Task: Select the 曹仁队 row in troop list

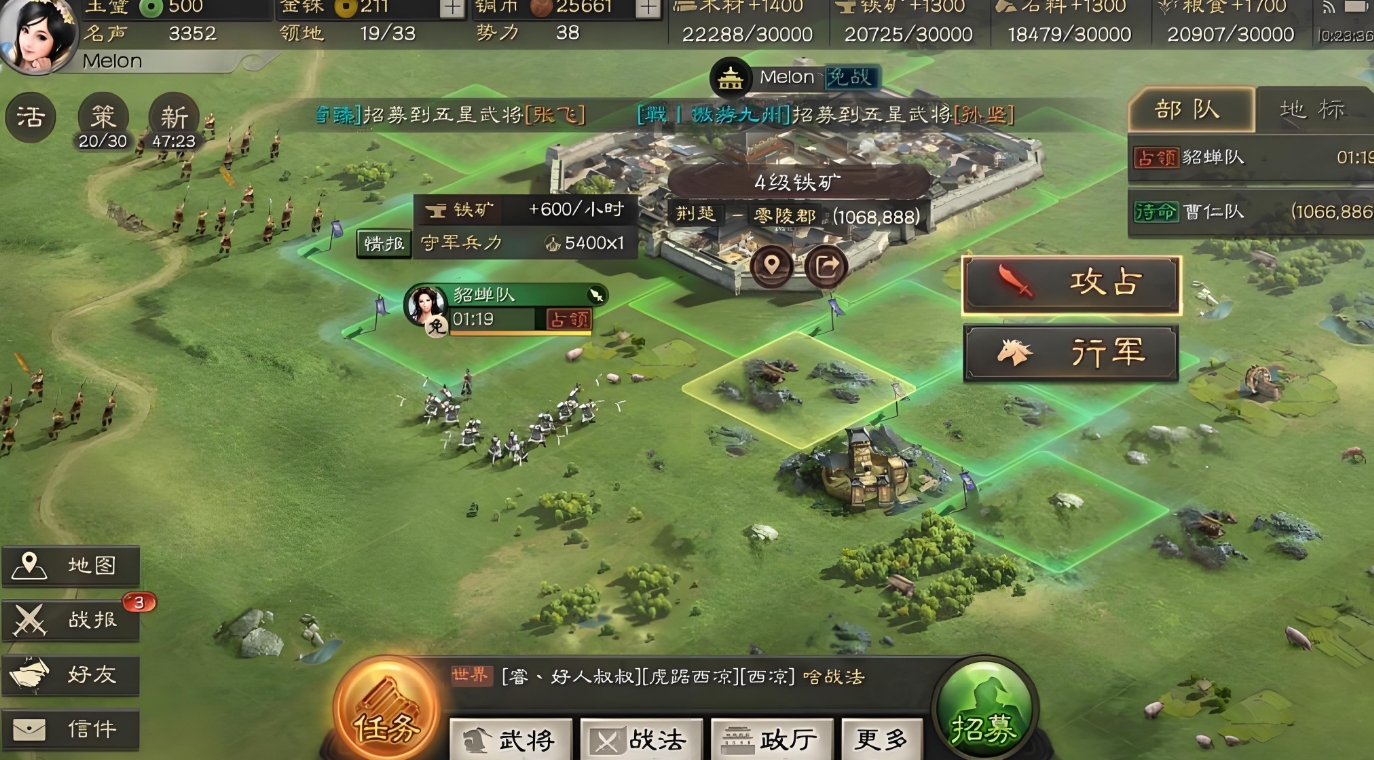Action: pos(1251,212)
